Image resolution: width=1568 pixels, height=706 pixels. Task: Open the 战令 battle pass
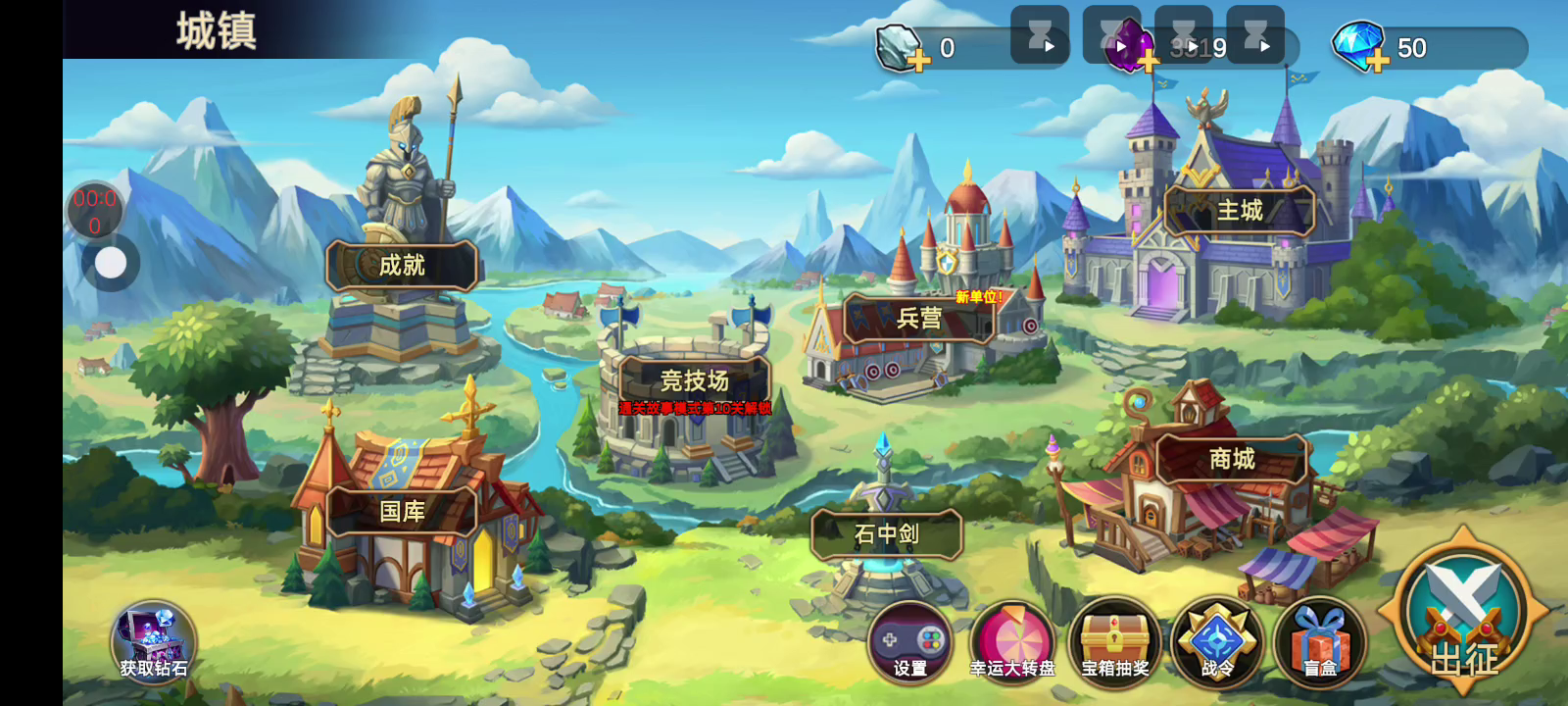pyautogui.click(x=1217, y=643)
